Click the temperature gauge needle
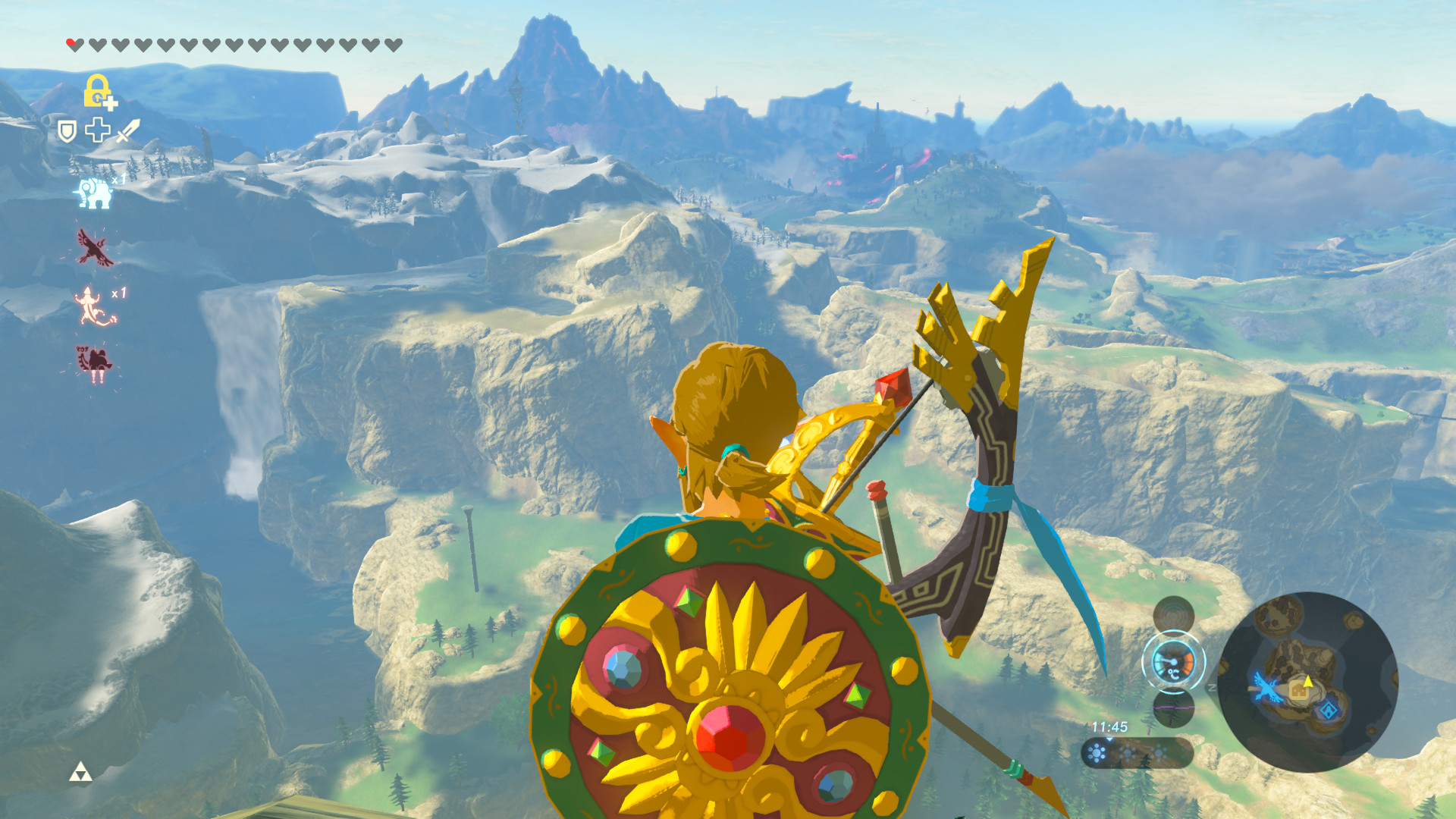Image resolution: width=1456 pixels, height=819 pixels. coord(1172,662)
